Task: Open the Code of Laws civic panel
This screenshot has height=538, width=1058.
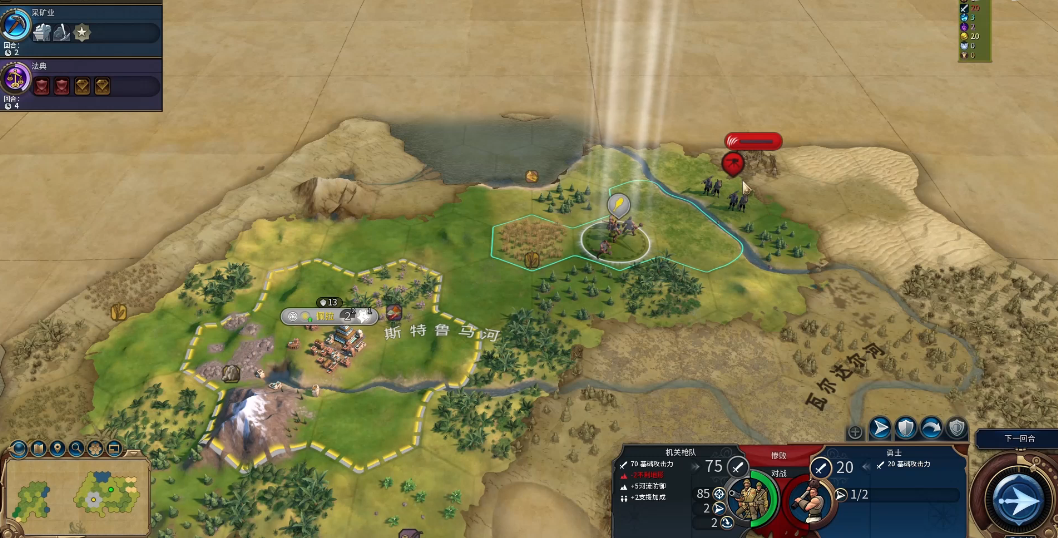Action: click(17, 79)
